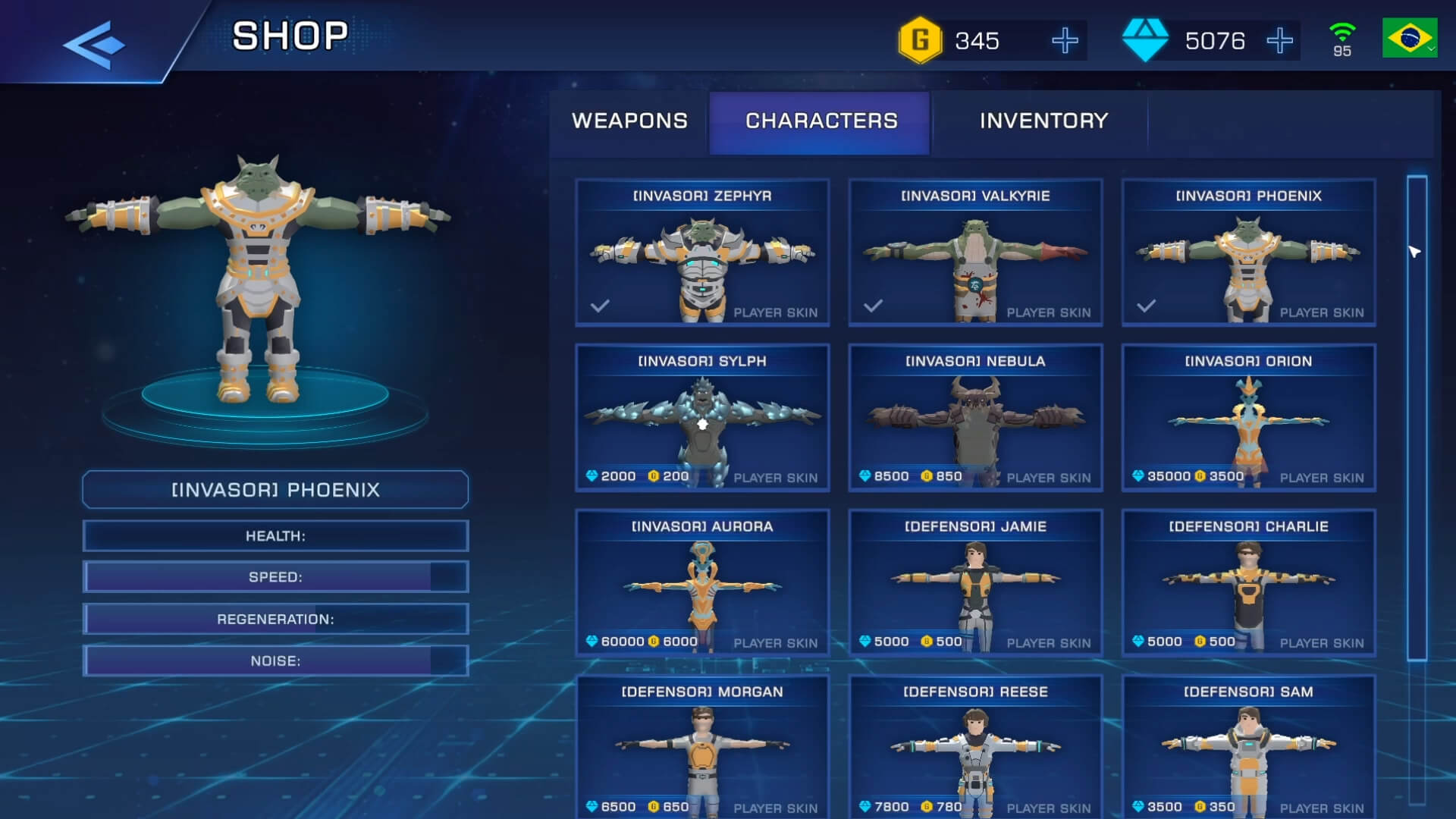Image resolution: width=1456 pixels, height=819 pixels.
Task: Switch to the Weapons tab
Action: (x=629, y=121)
